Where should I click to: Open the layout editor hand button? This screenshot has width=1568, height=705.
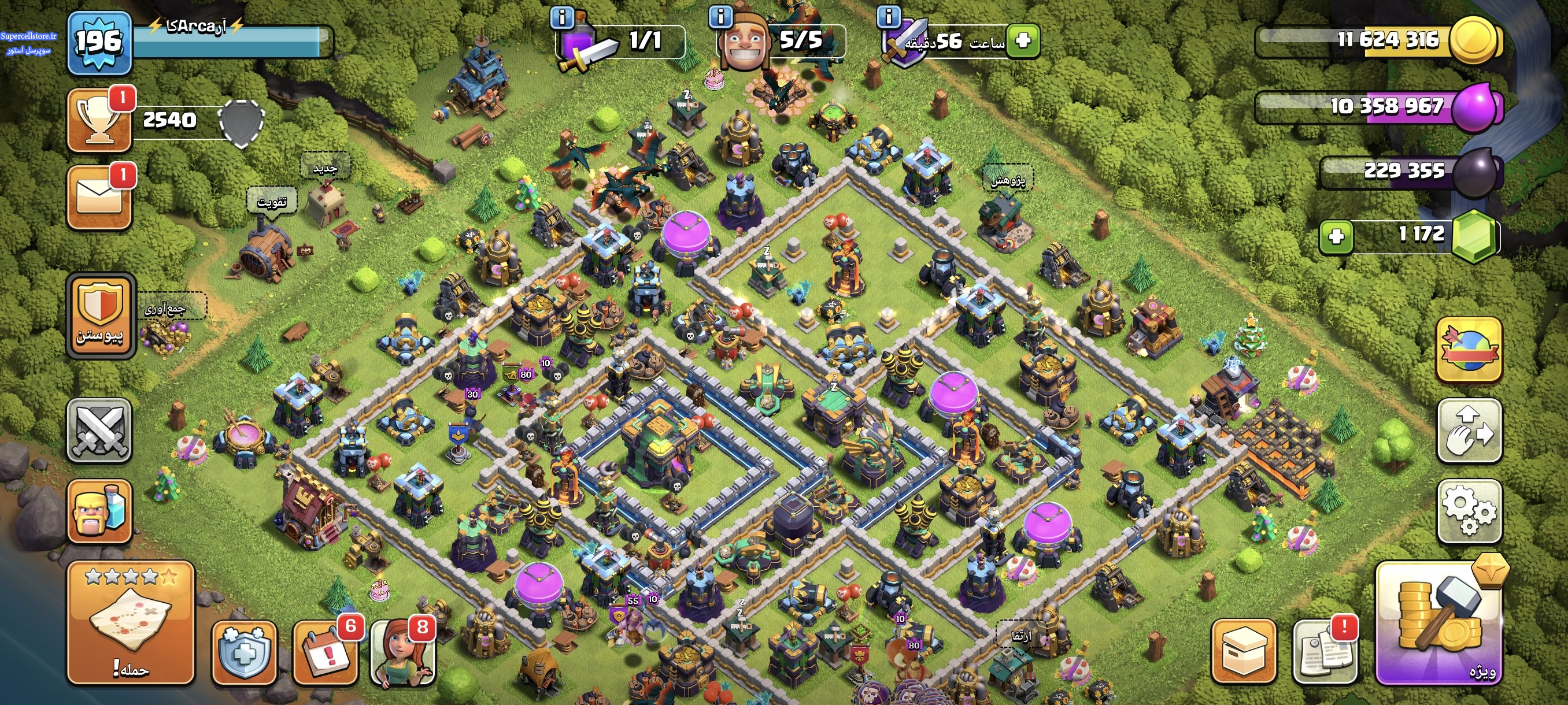(1469, 431)
